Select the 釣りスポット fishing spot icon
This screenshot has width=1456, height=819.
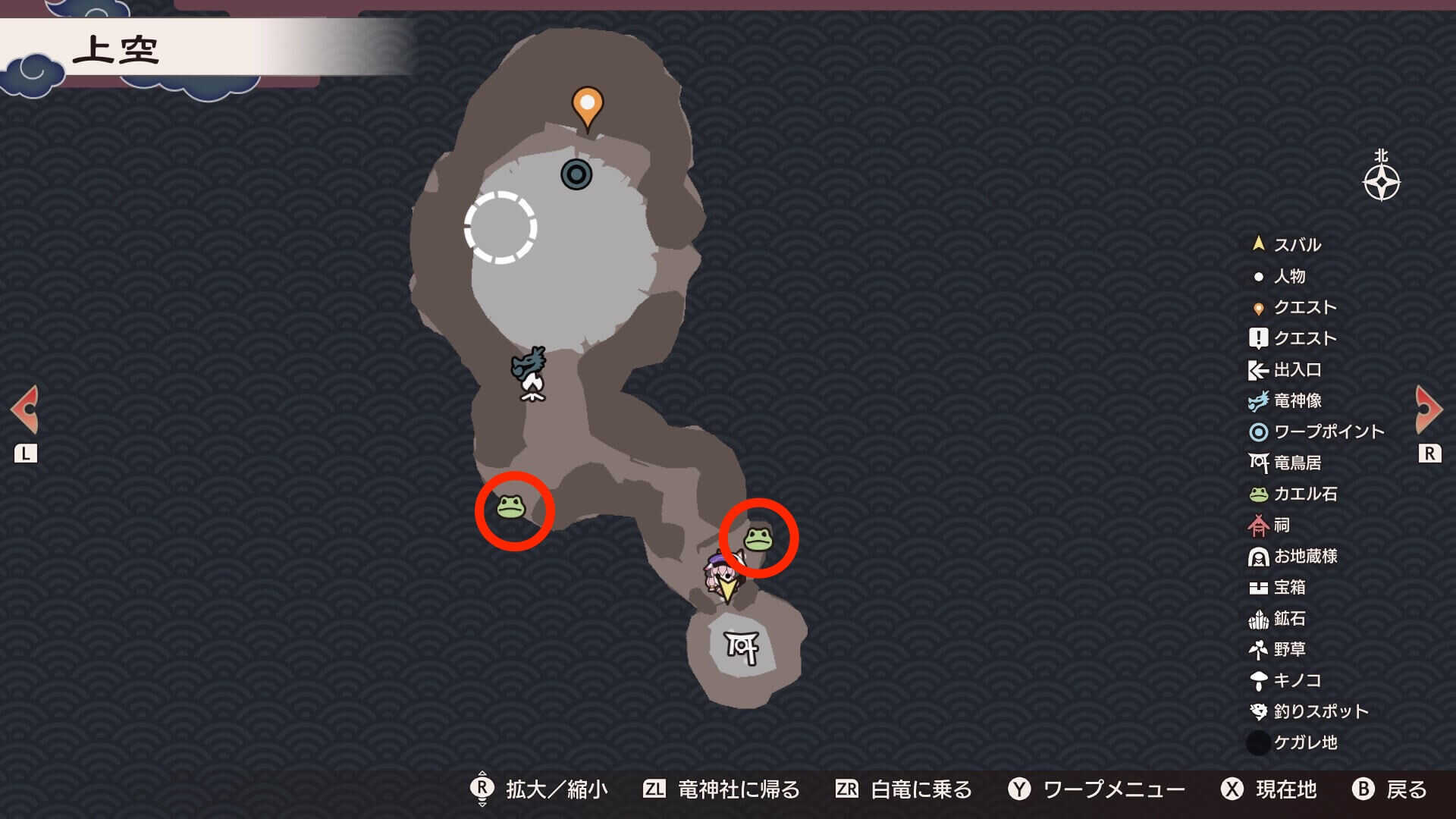1259,711
